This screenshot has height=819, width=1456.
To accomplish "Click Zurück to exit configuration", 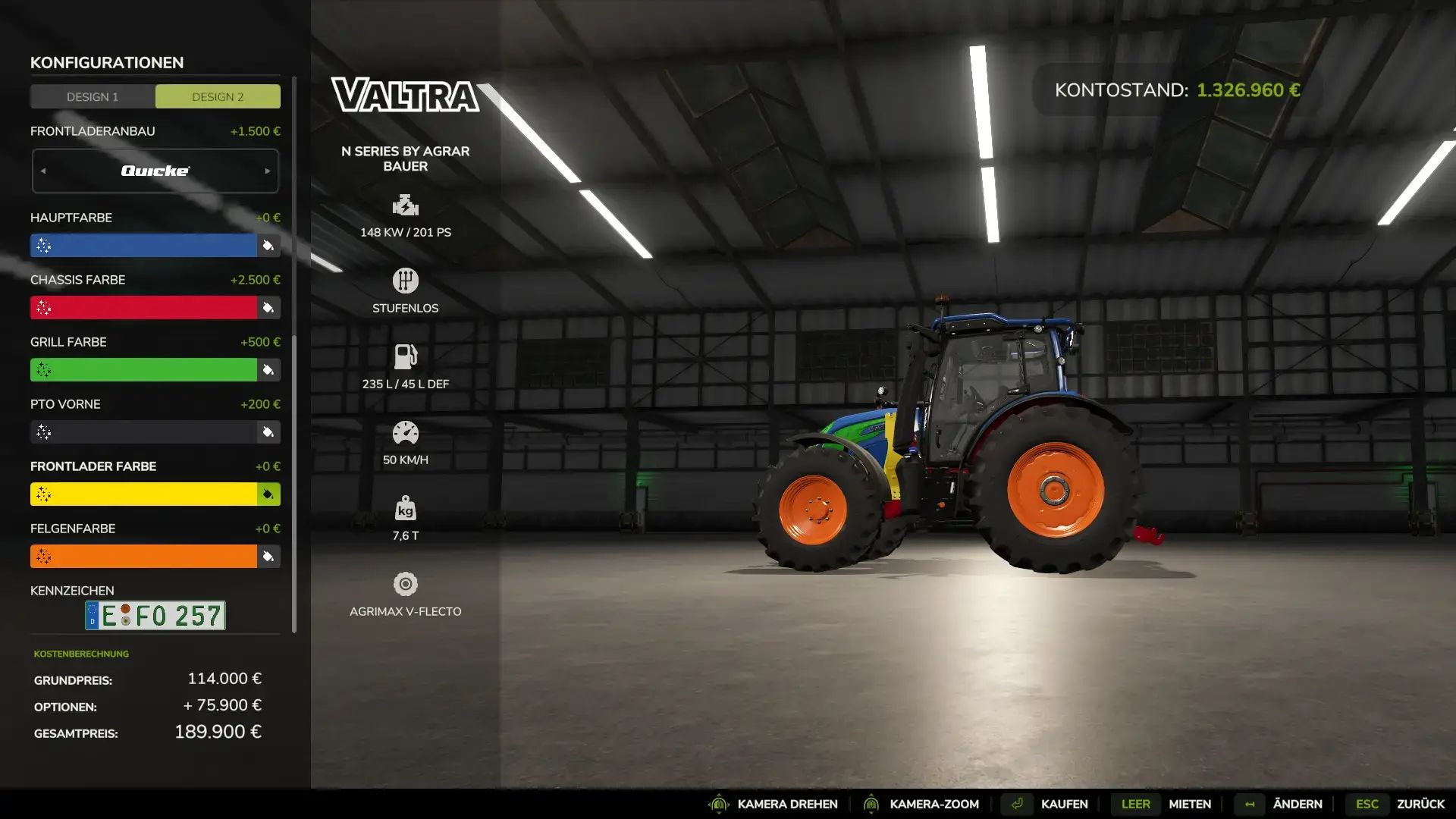I will point(1418,804).
